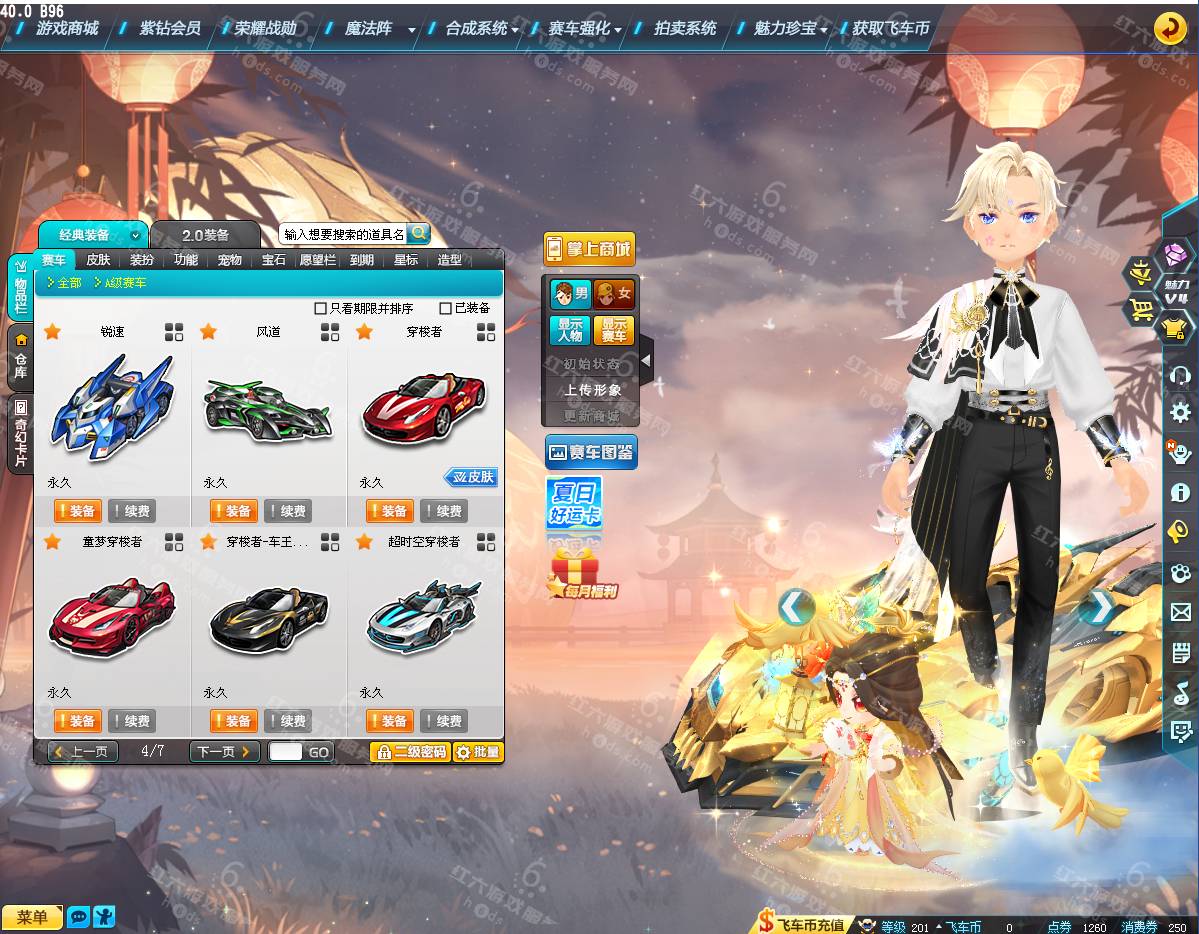The width and height of the screenshot is (1199, 934).
Task: Choose the 超时空穿梭者 car thumbnail
Action: coord(423,617)
